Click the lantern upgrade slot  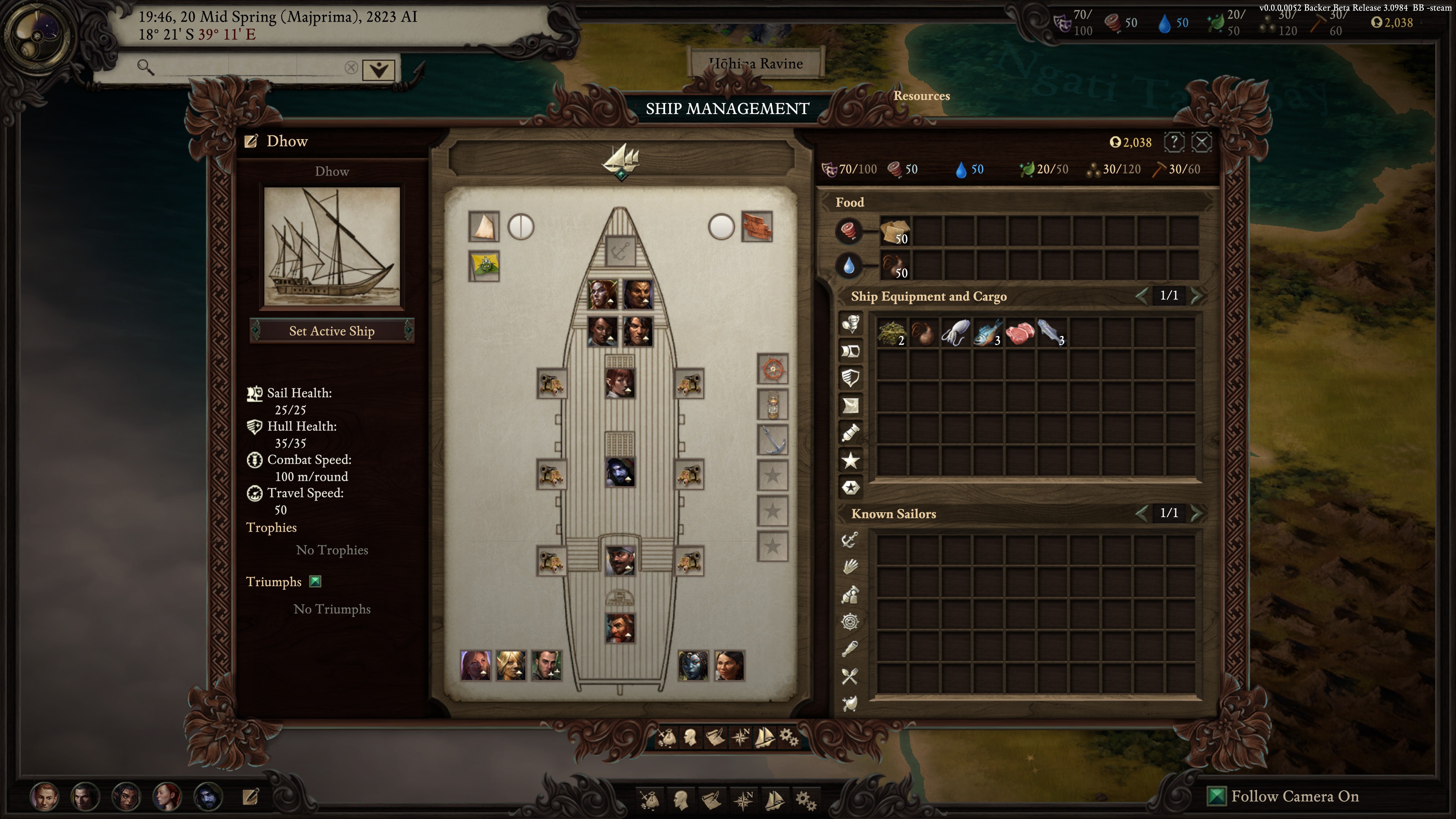pyautogui.click(x=773, y=405)
